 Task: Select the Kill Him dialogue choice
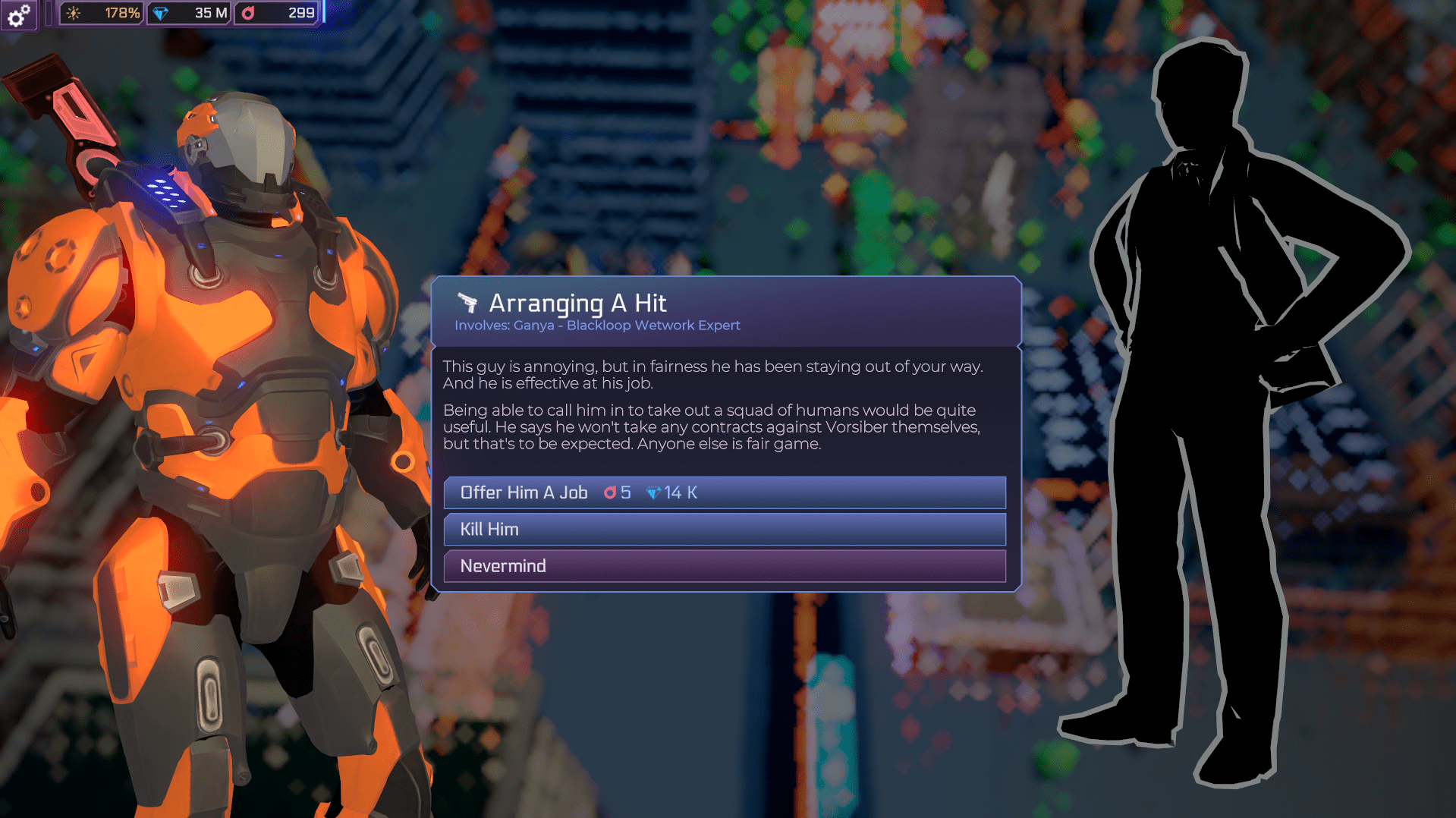tap(724, 530)
